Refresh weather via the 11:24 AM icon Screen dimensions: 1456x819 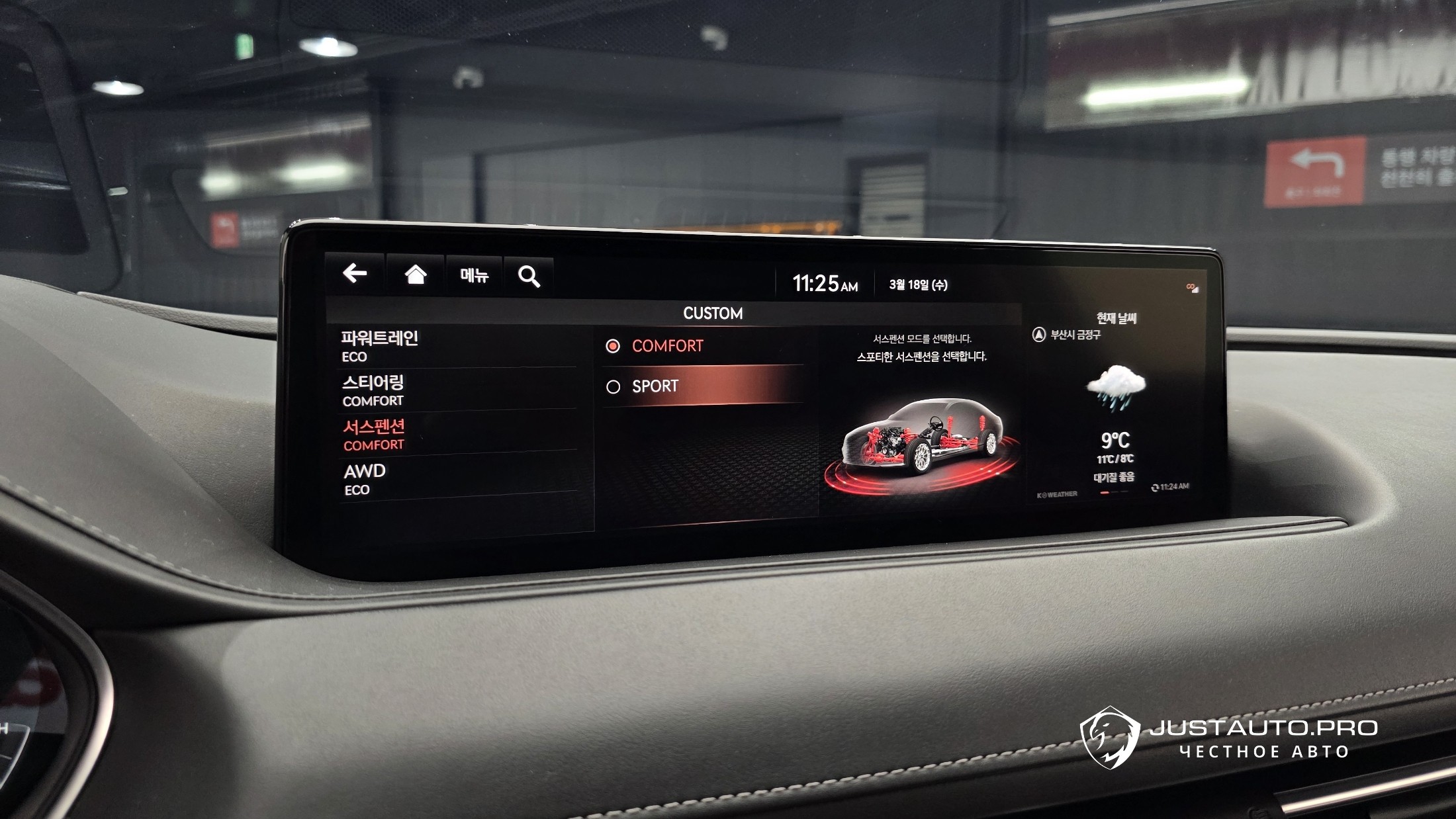point(1155,487)
